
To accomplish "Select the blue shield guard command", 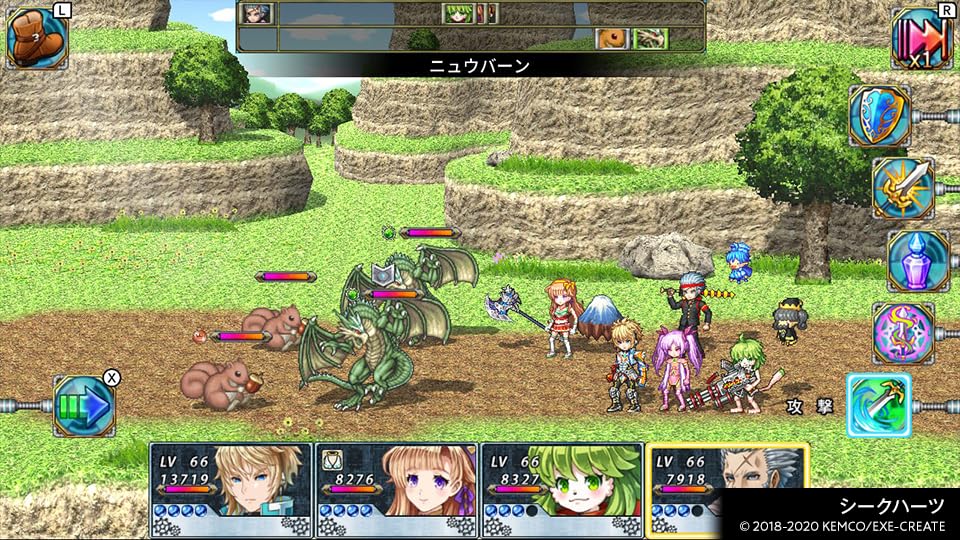I will (x=879, y=116).
